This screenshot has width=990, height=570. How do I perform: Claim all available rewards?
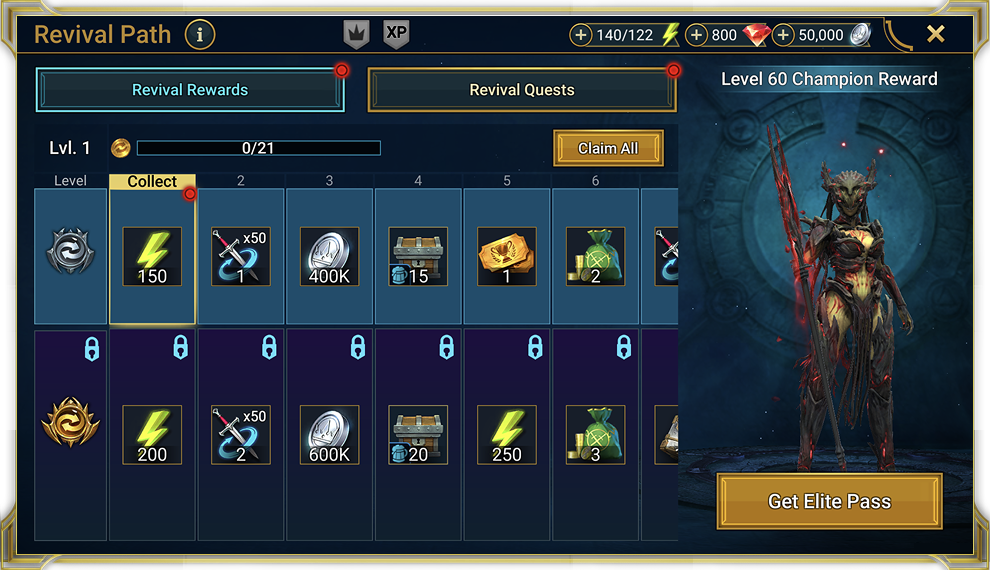[607, 148]
